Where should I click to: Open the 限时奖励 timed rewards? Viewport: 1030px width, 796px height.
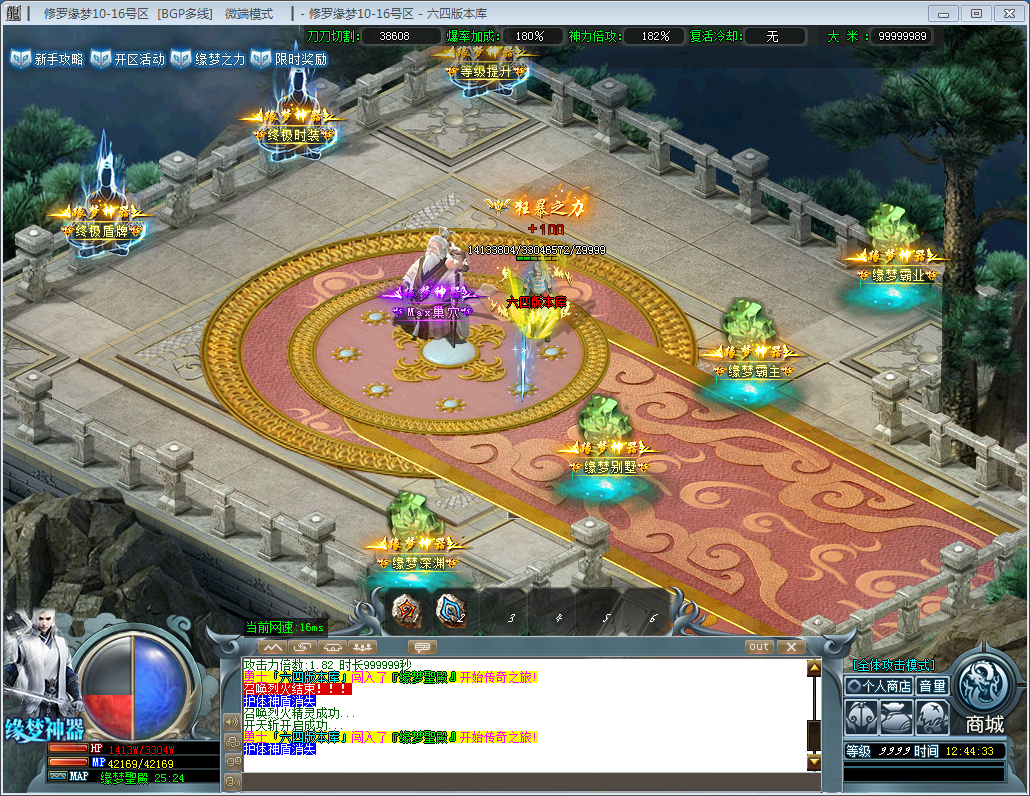pyautogui.click(x=289, y=59)
